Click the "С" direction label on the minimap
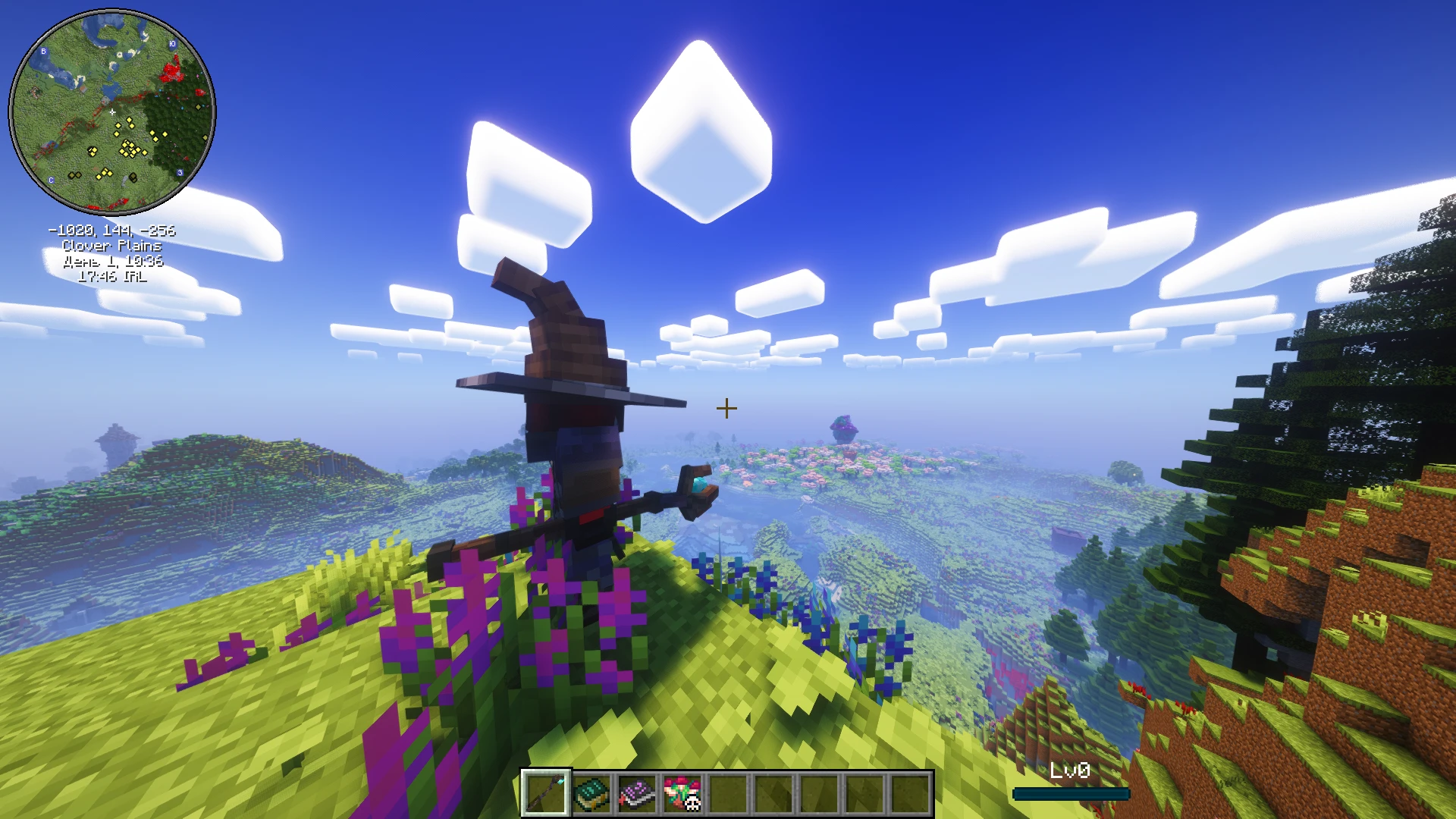 [x=51, y=180]
